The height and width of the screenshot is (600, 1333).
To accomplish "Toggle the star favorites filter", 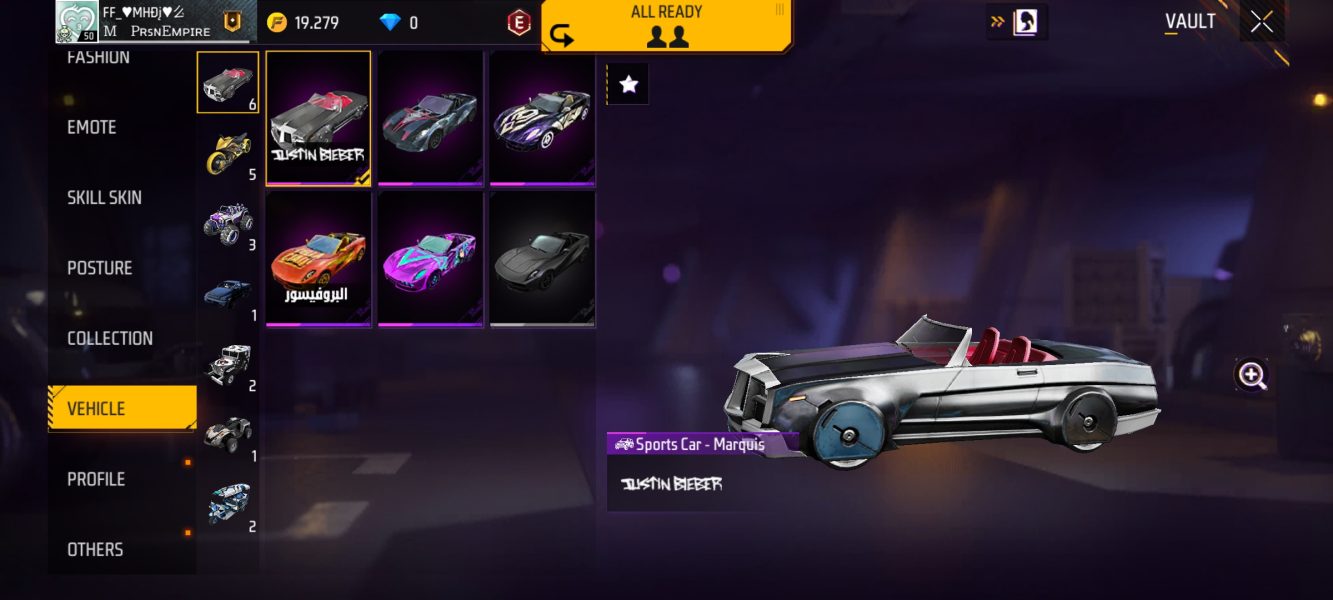I will (x=628, y=85).
